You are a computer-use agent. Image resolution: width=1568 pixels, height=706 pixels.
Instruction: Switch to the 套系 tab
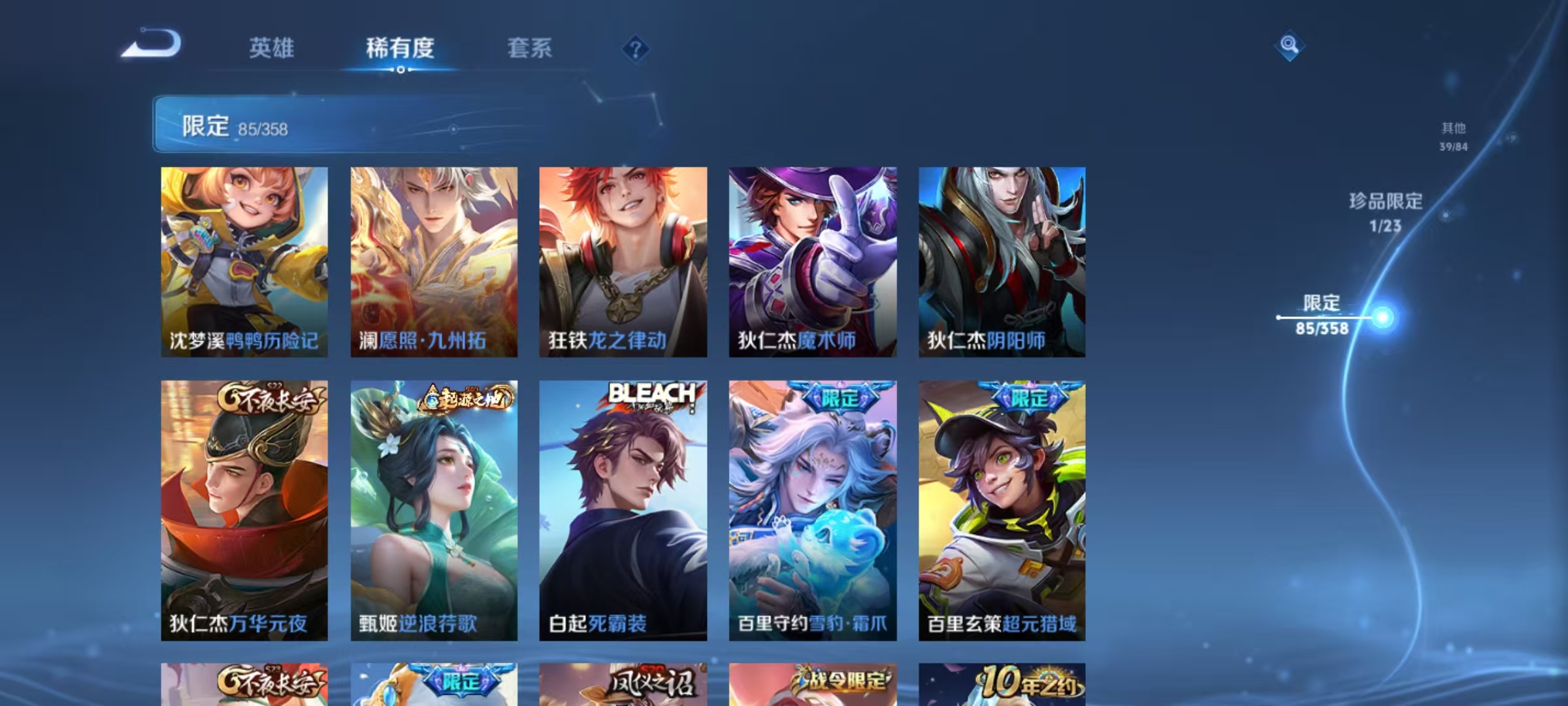click(531, 48)
